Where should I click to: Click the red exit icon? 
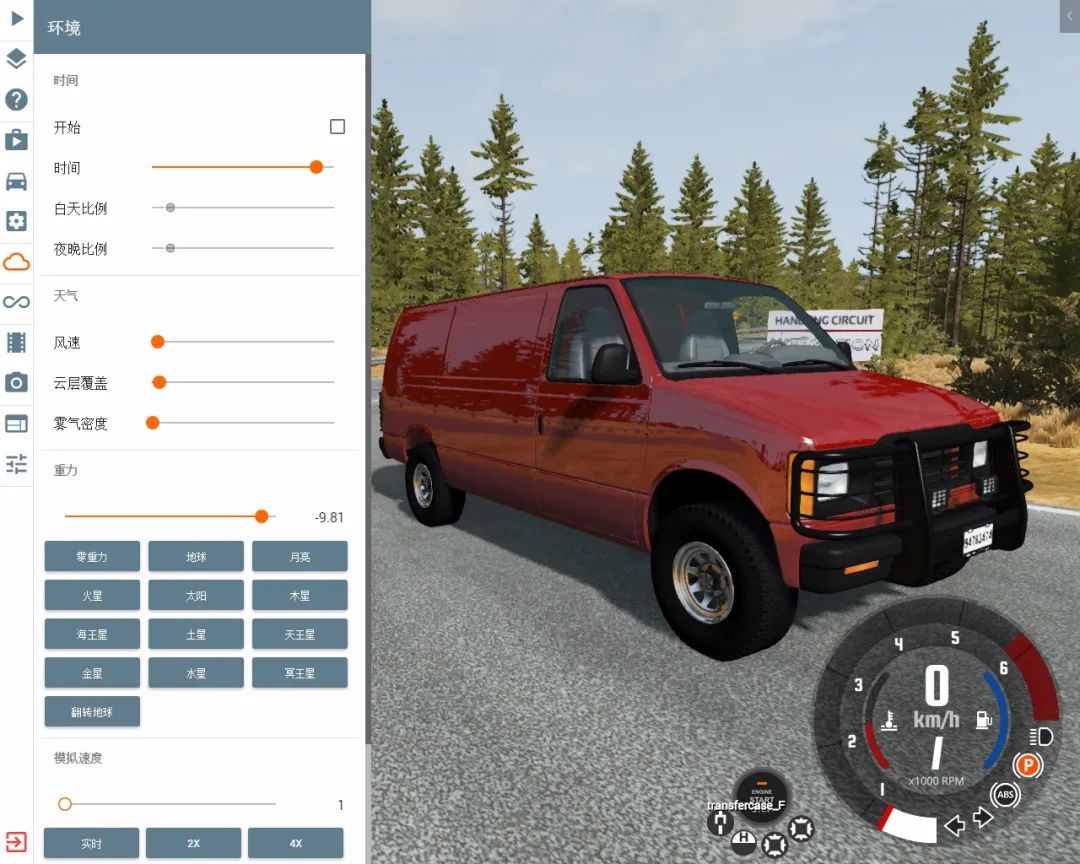click(x=16, y=841)
